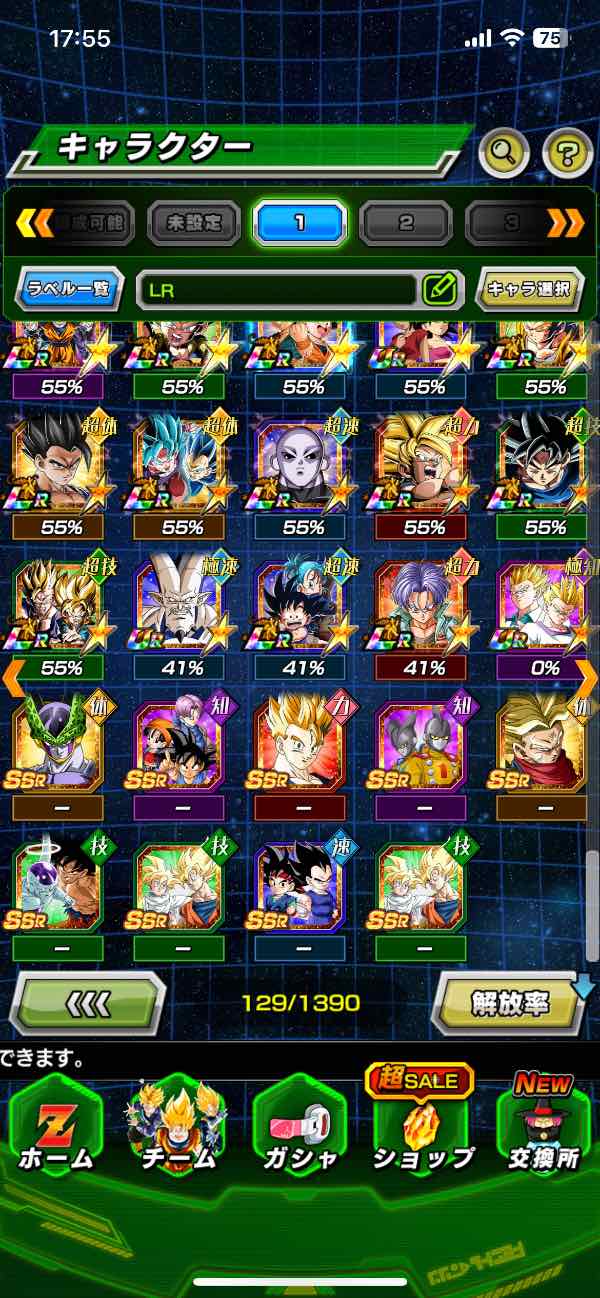Image resolution: width=600 pixels, height=1298 pixels.
Task: Select the white-bearded elder character card
Action: click(181, 605)
